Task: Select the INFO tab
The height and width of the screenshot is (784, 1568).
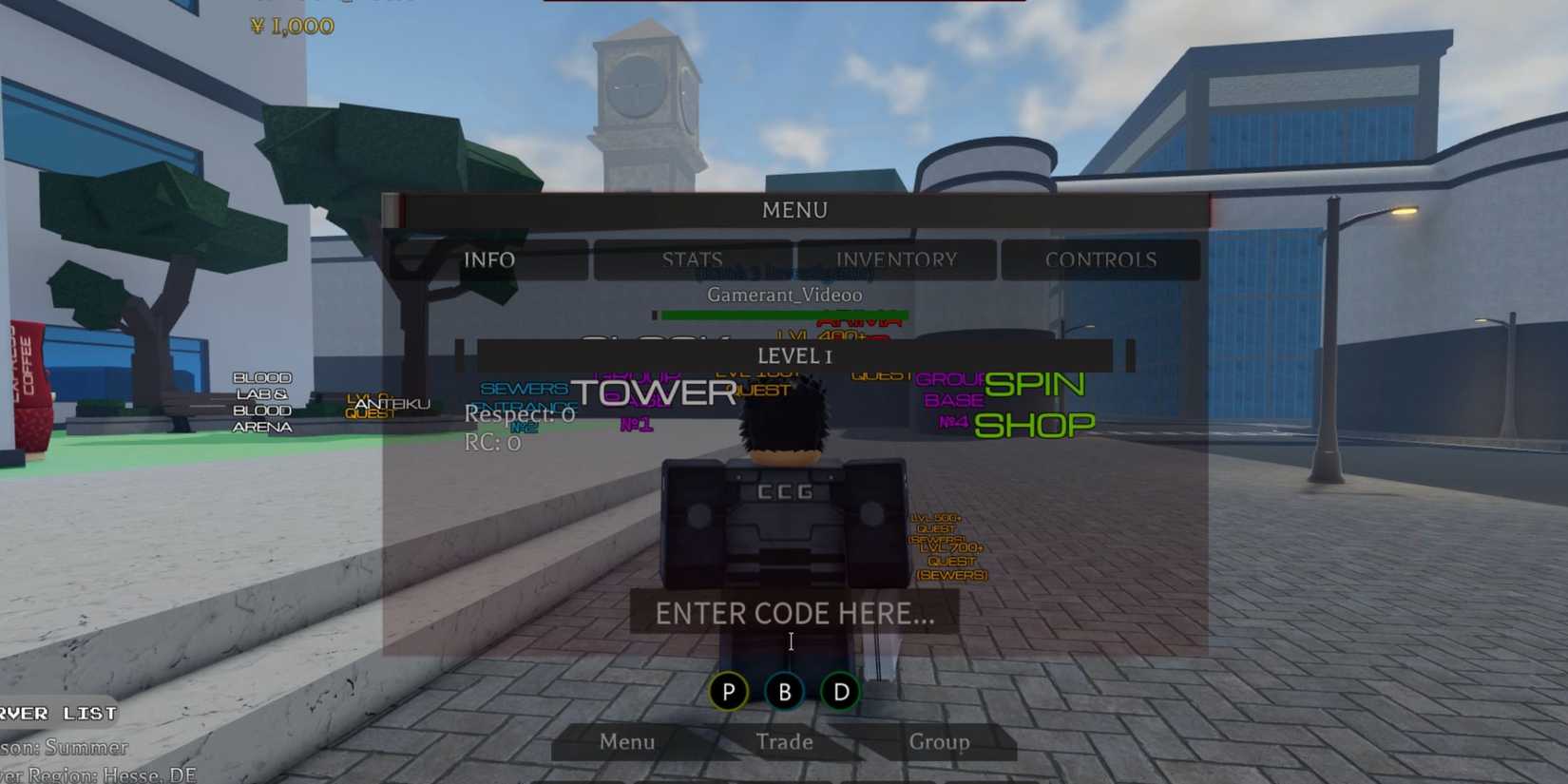Action: tap(488, 259)
